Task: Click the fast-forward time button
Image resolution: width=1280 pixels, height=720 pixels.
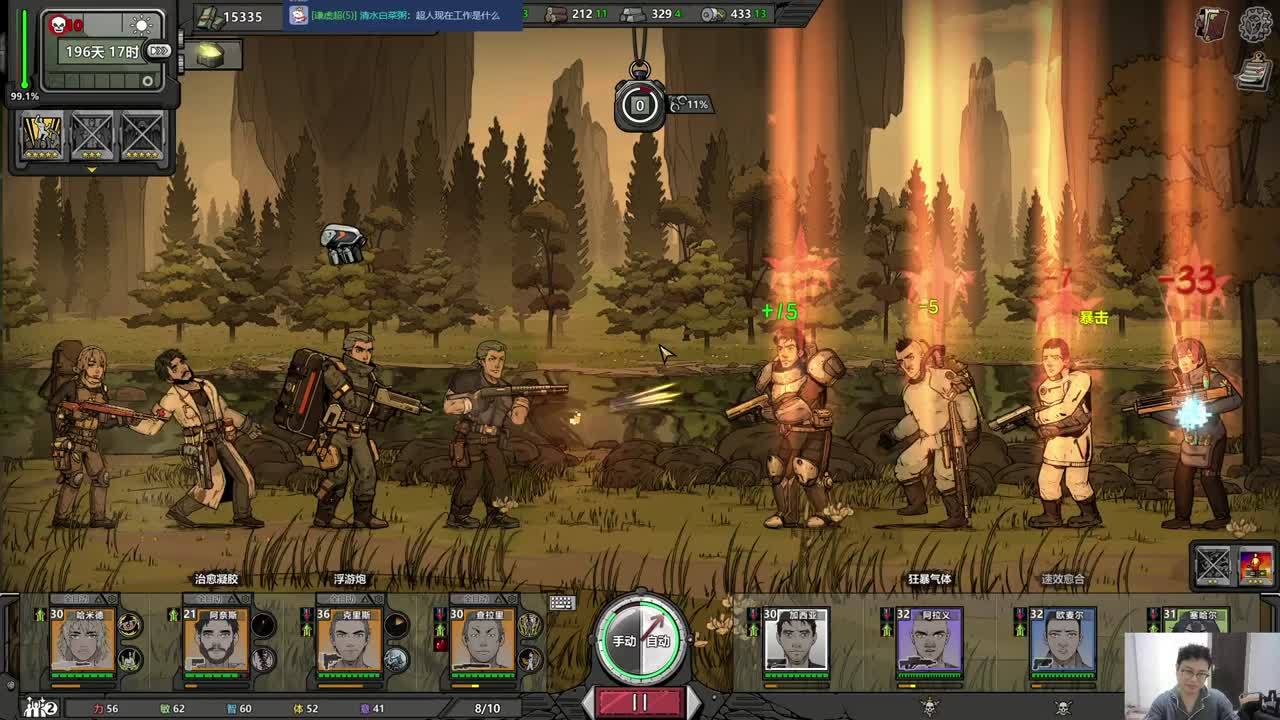Action: 159,51
